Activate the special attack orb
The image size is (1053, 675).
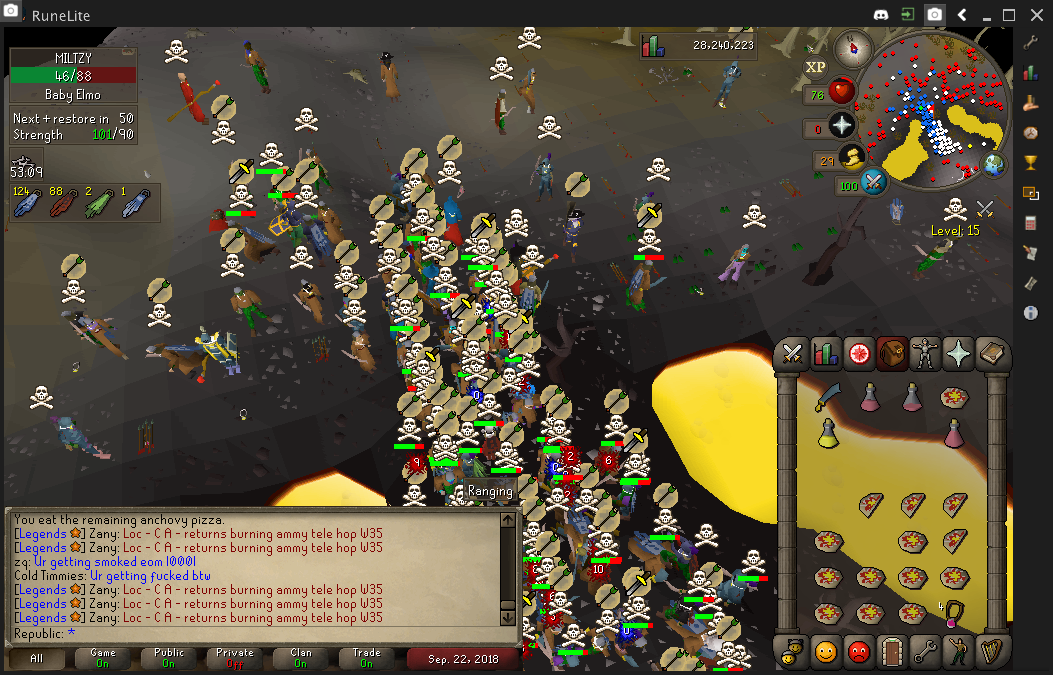tap(874, 182)
